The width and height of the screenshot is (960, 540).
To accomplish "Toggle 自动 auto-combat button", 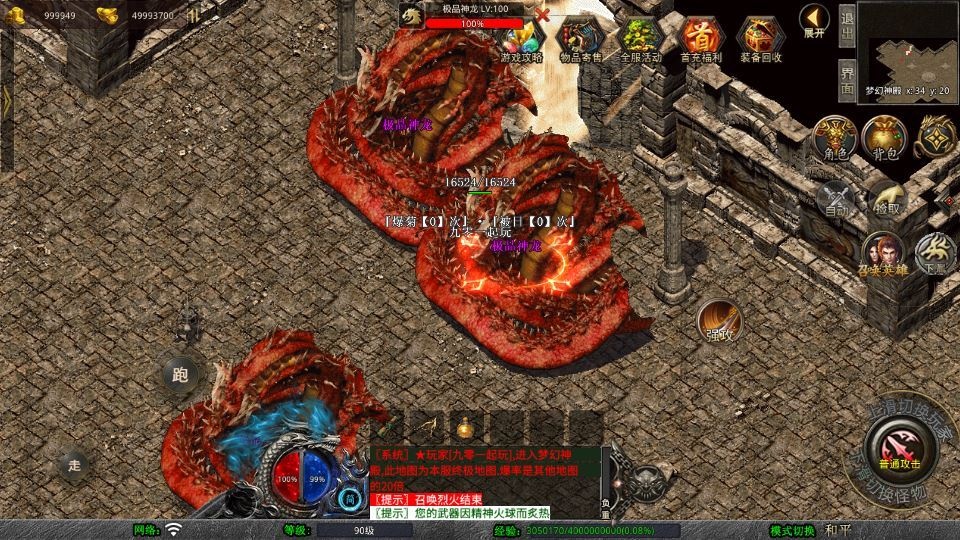I will click(837, 197).
